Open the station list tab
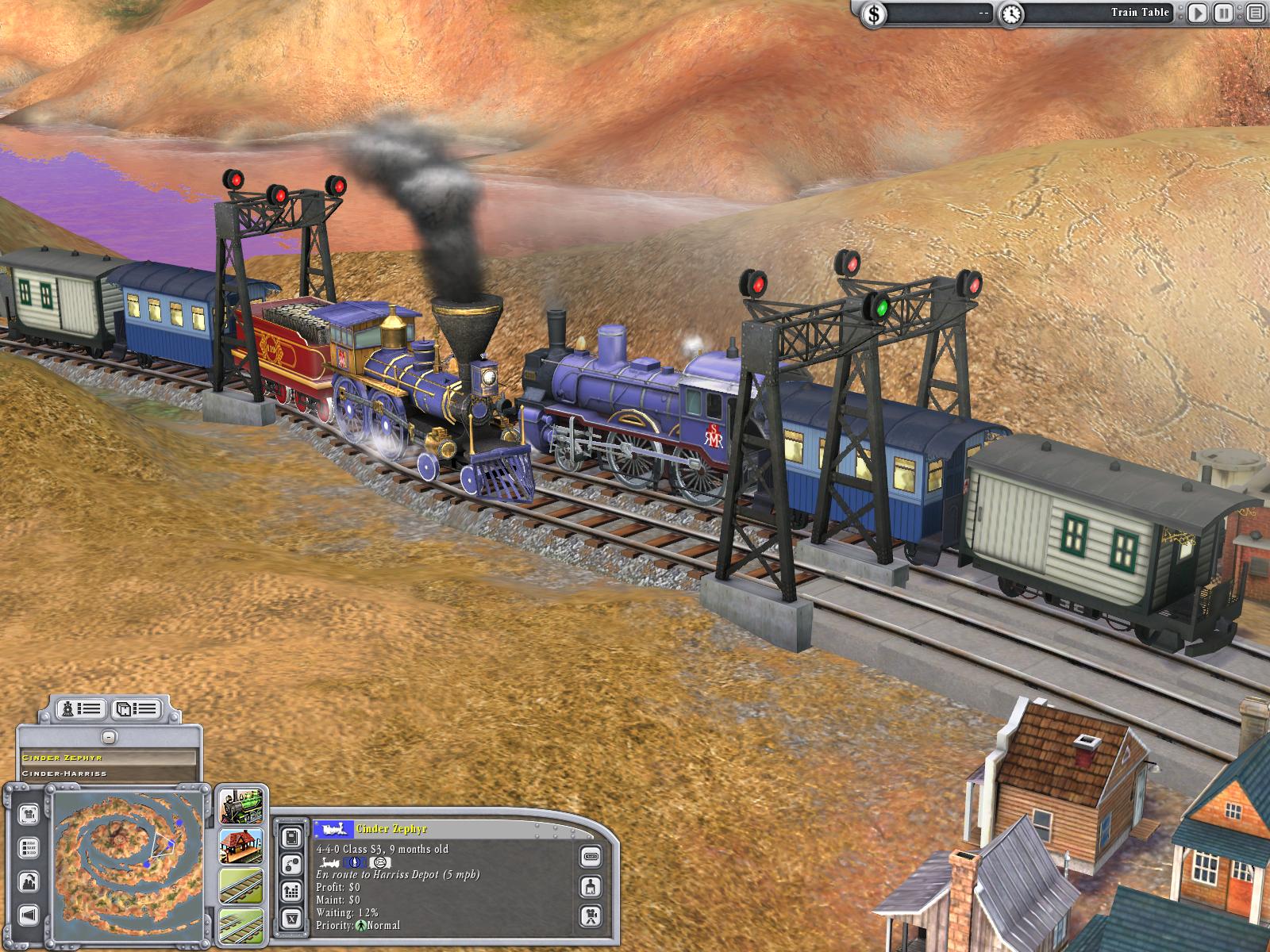 point(135,708)
